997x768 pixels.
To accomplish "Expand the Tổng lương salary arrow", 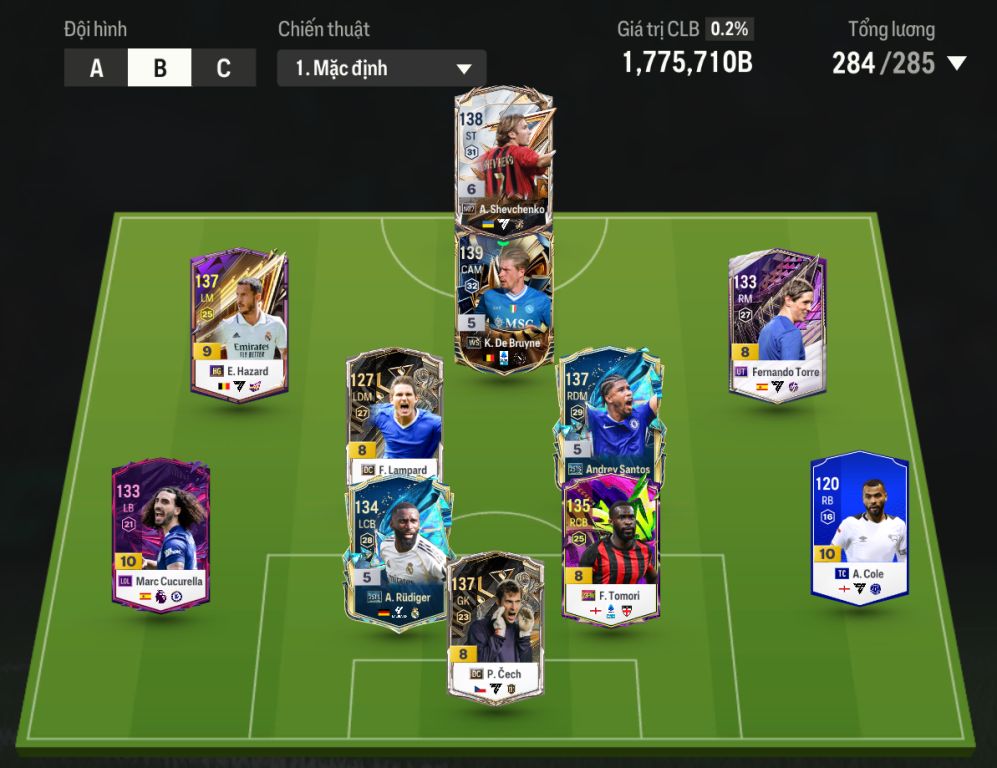I will 956,64.
